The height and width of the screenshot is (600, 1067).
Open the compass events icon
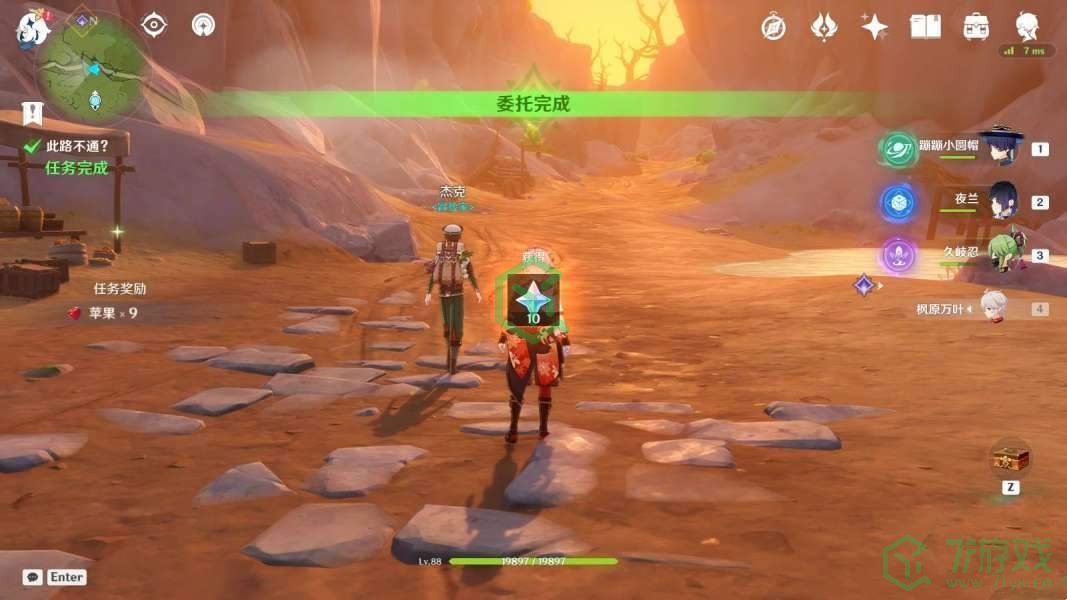pos(772,27)
